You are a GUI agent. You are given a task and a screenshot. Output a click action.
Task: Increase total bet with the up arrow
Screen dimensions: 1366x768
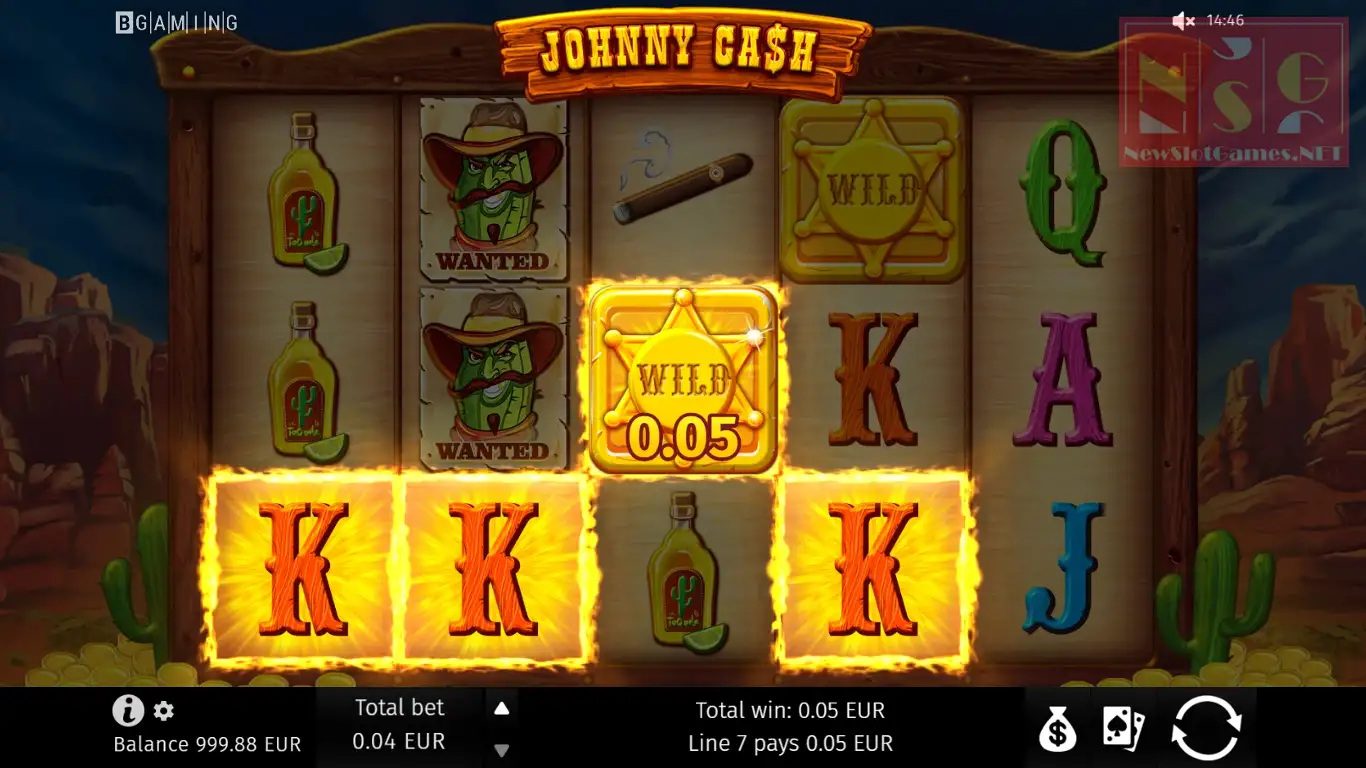pyautogui.click(x=502, y=709)
